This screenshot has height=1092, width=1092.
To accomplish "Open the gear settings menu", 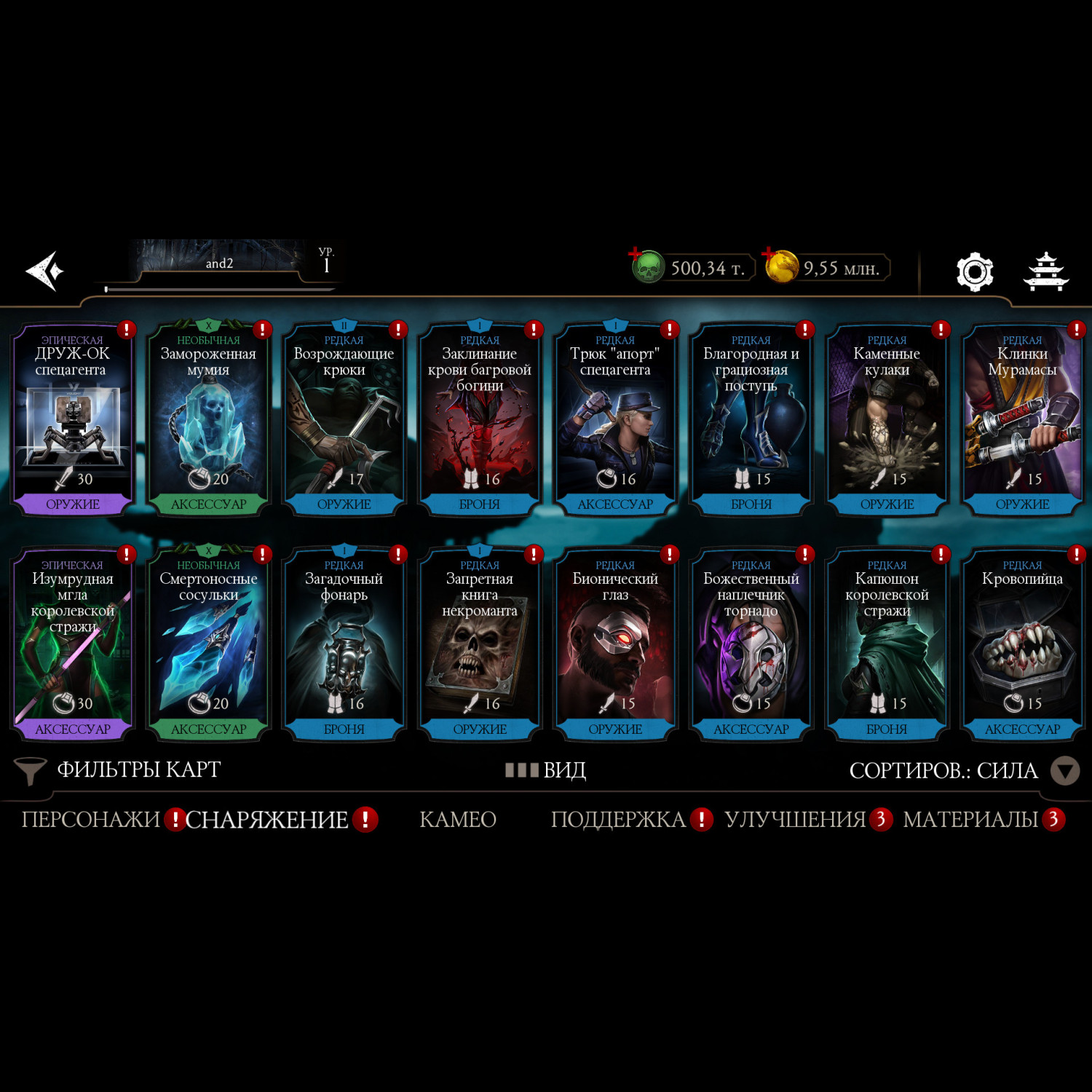I will (975, 272).
